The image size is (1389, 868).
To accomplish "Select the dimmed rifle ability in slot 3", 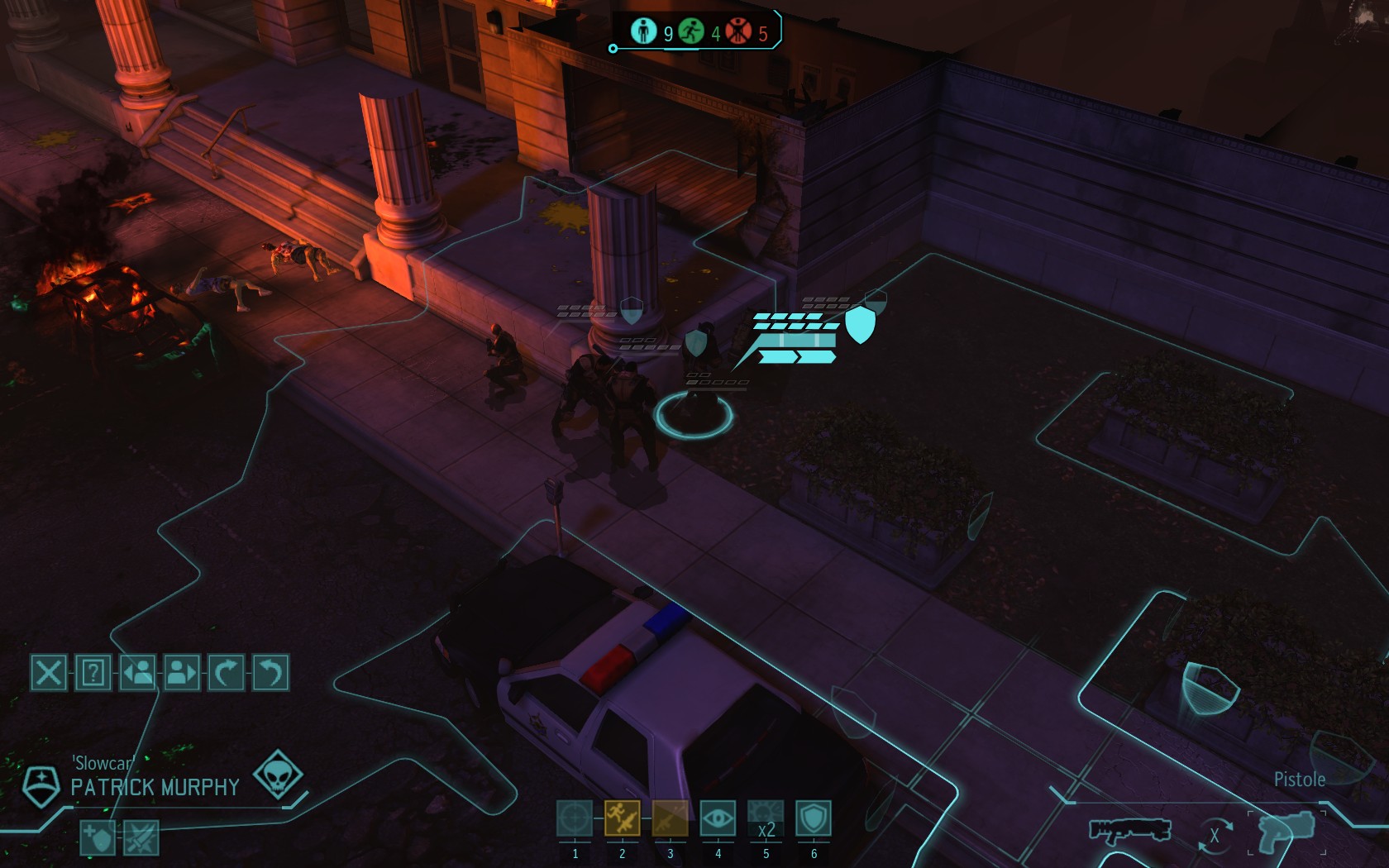I will [x=670, y=818].
